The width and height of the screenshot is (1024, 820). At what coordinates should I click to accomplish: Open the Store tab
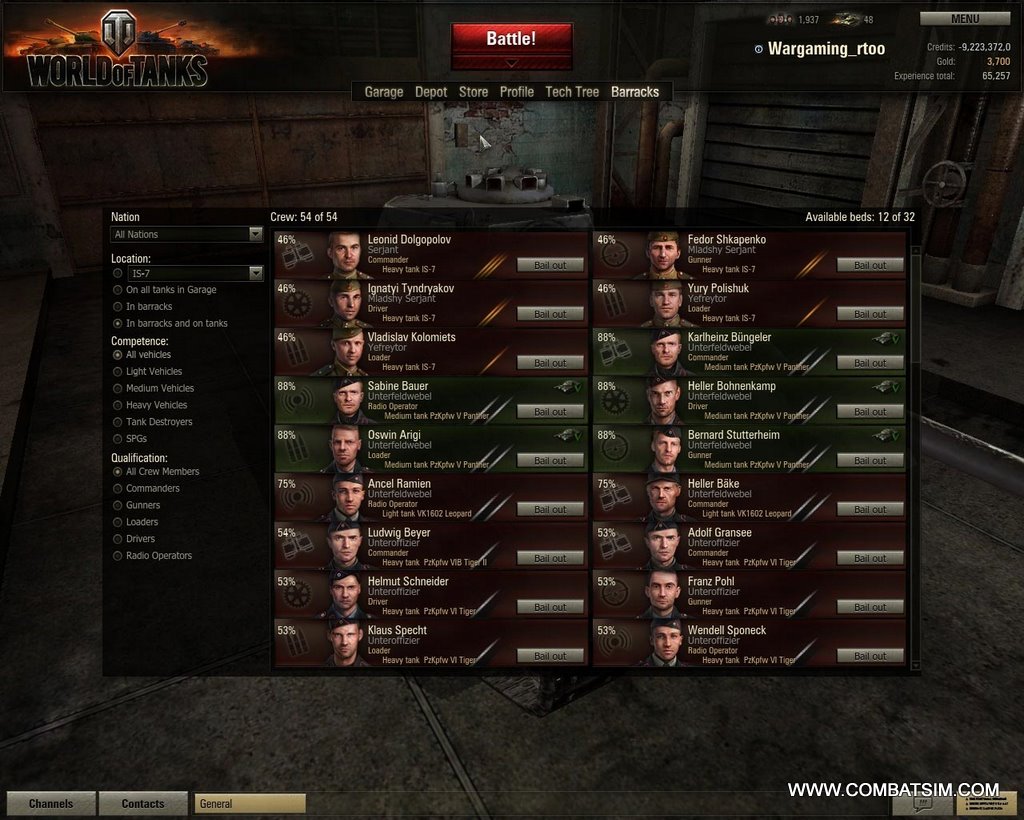(x=473, y=92)
